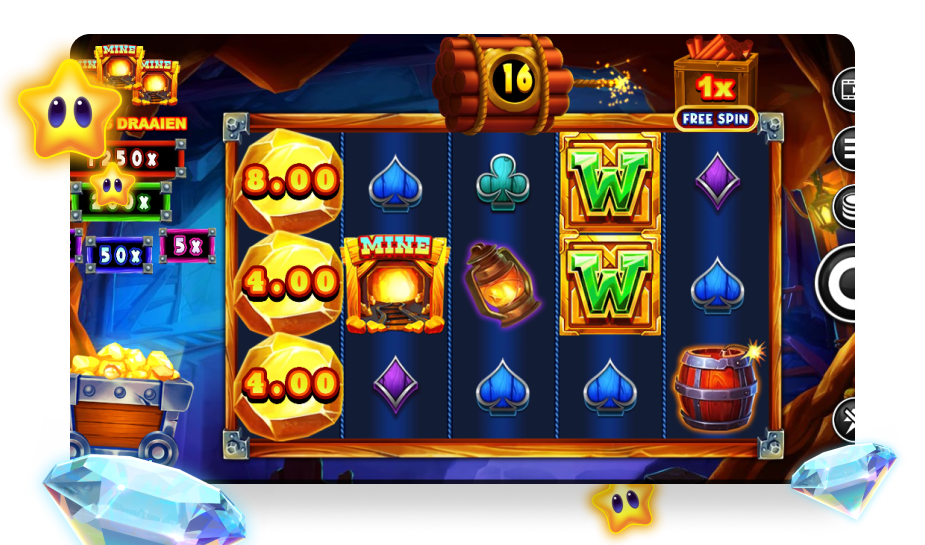Image resolution: width=925 pixels, height=545 pixels.
Task: Open bet settings via the coin stack icon
Action: point(847,208)
